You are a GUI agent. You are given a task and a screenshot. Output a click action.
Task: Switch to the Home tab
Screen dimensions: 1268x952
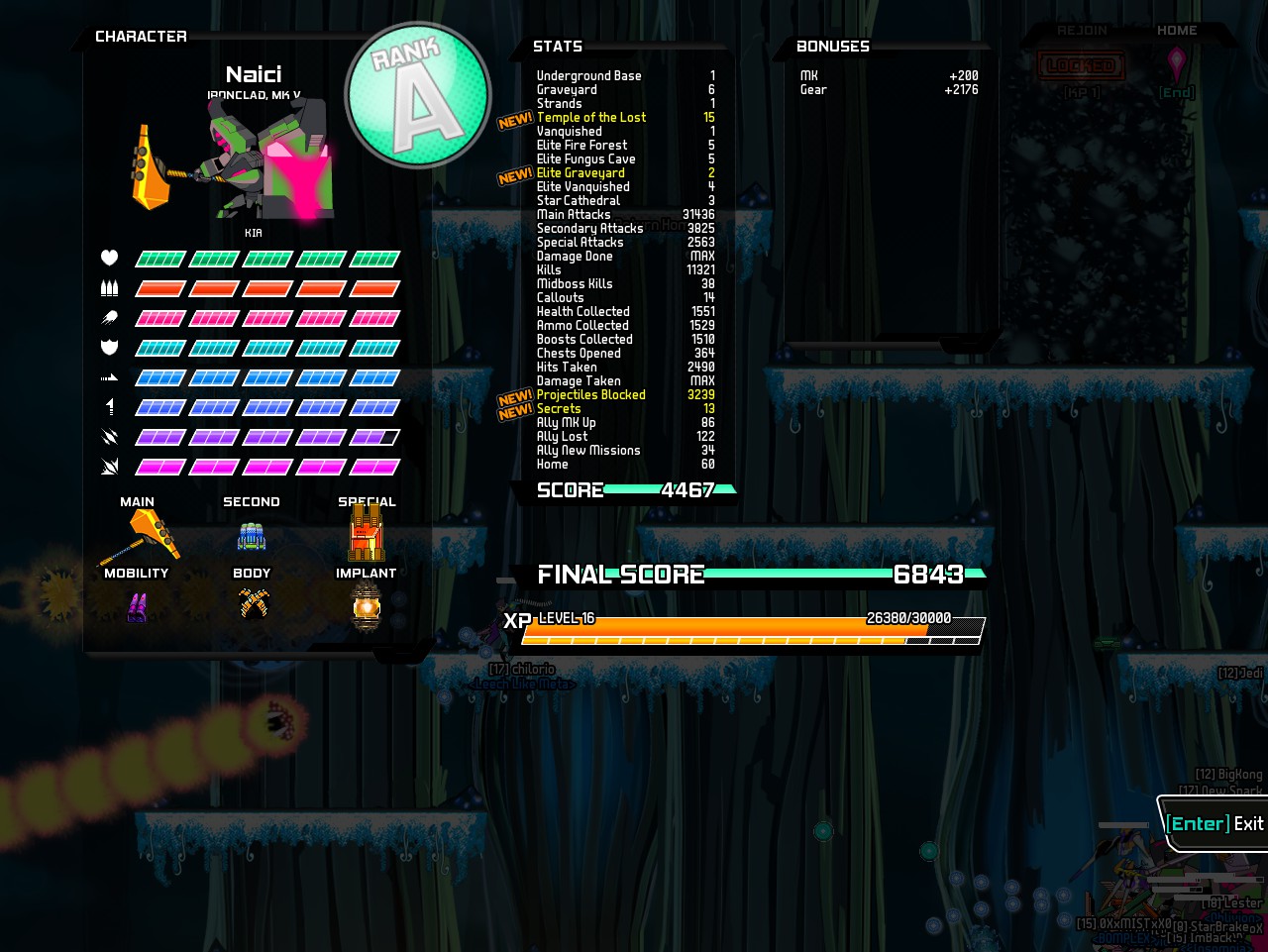coord(1177,30)
